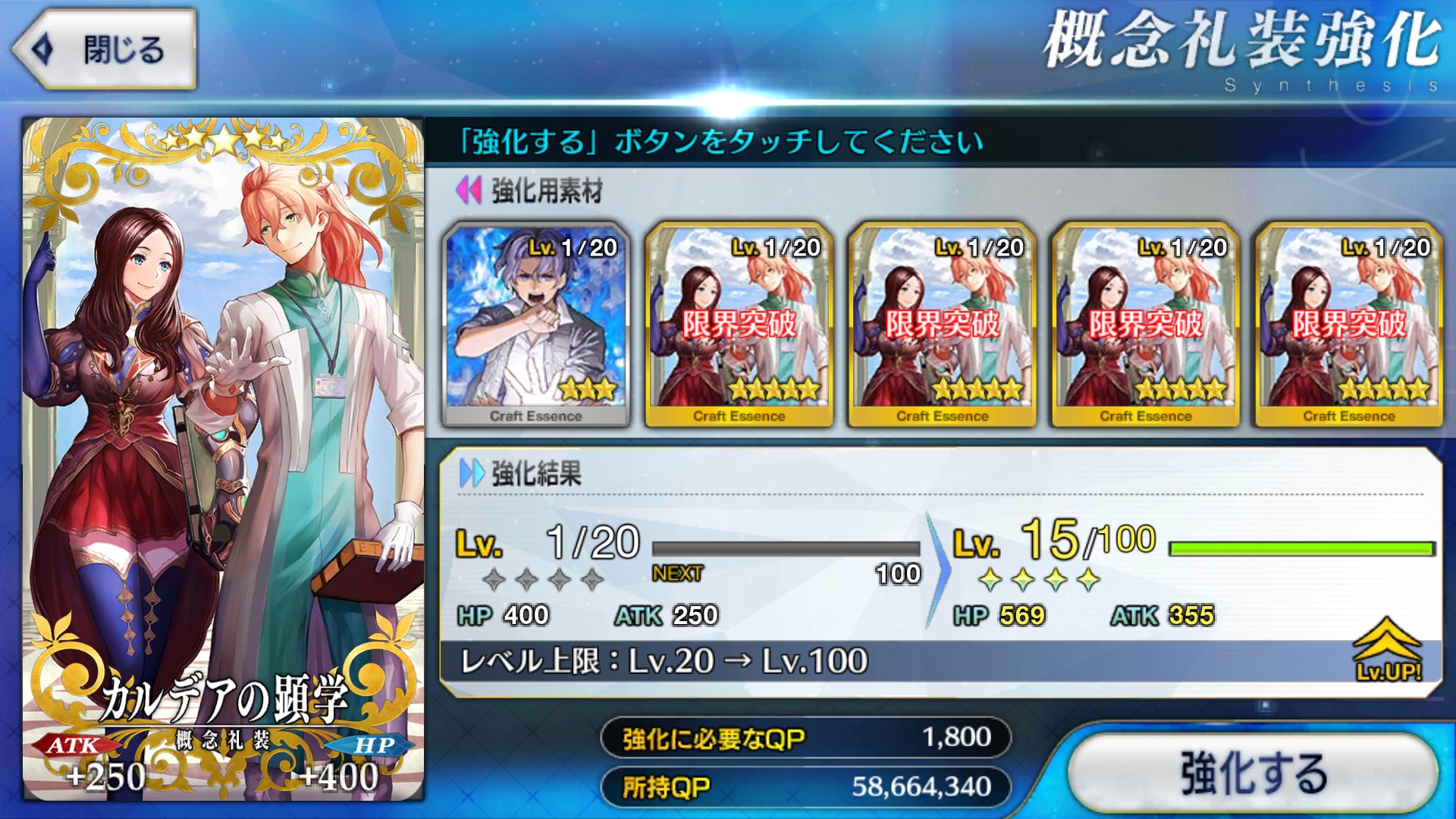The width and height of the screenshot is (1456, 819).
Task: Close the synthesis screen with 閉じる
Action: [106, 50]
